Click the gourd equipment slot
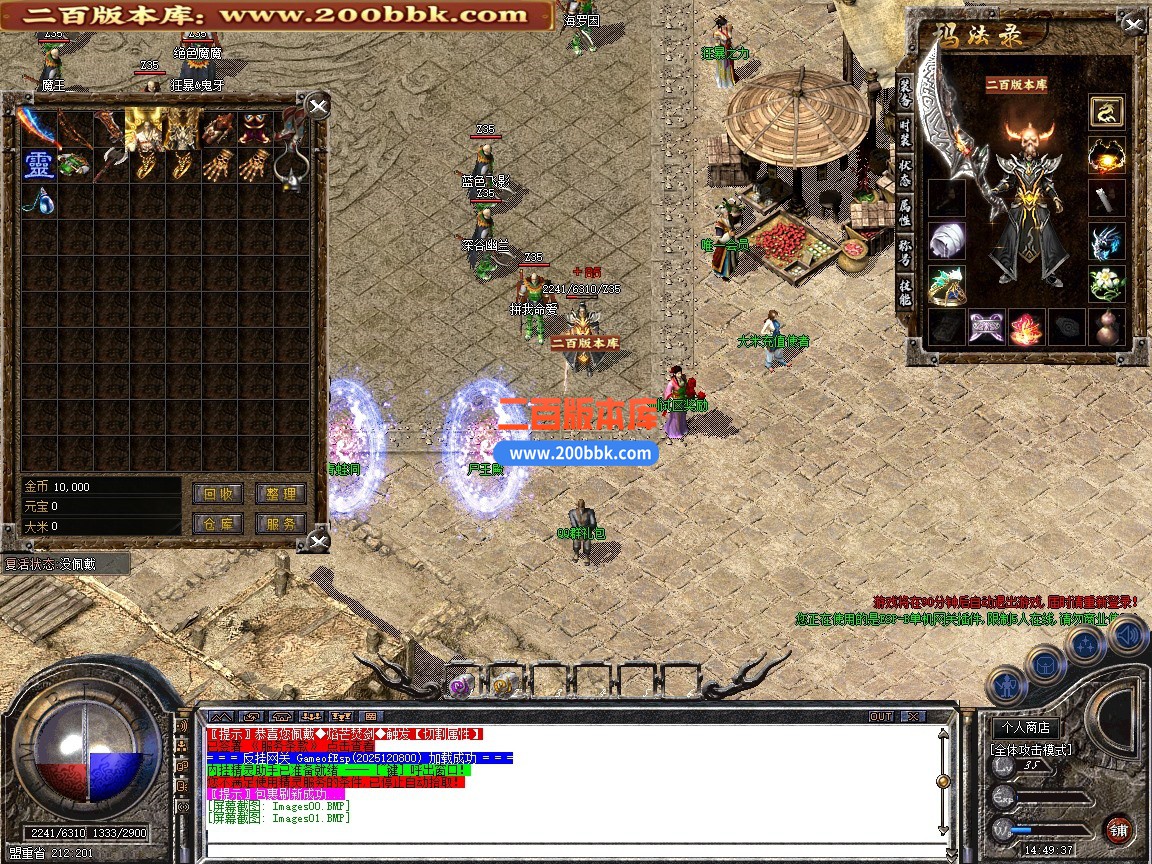Image resolution: width=1152 pixels, height=864 pixels. (x=1106, y=327)
